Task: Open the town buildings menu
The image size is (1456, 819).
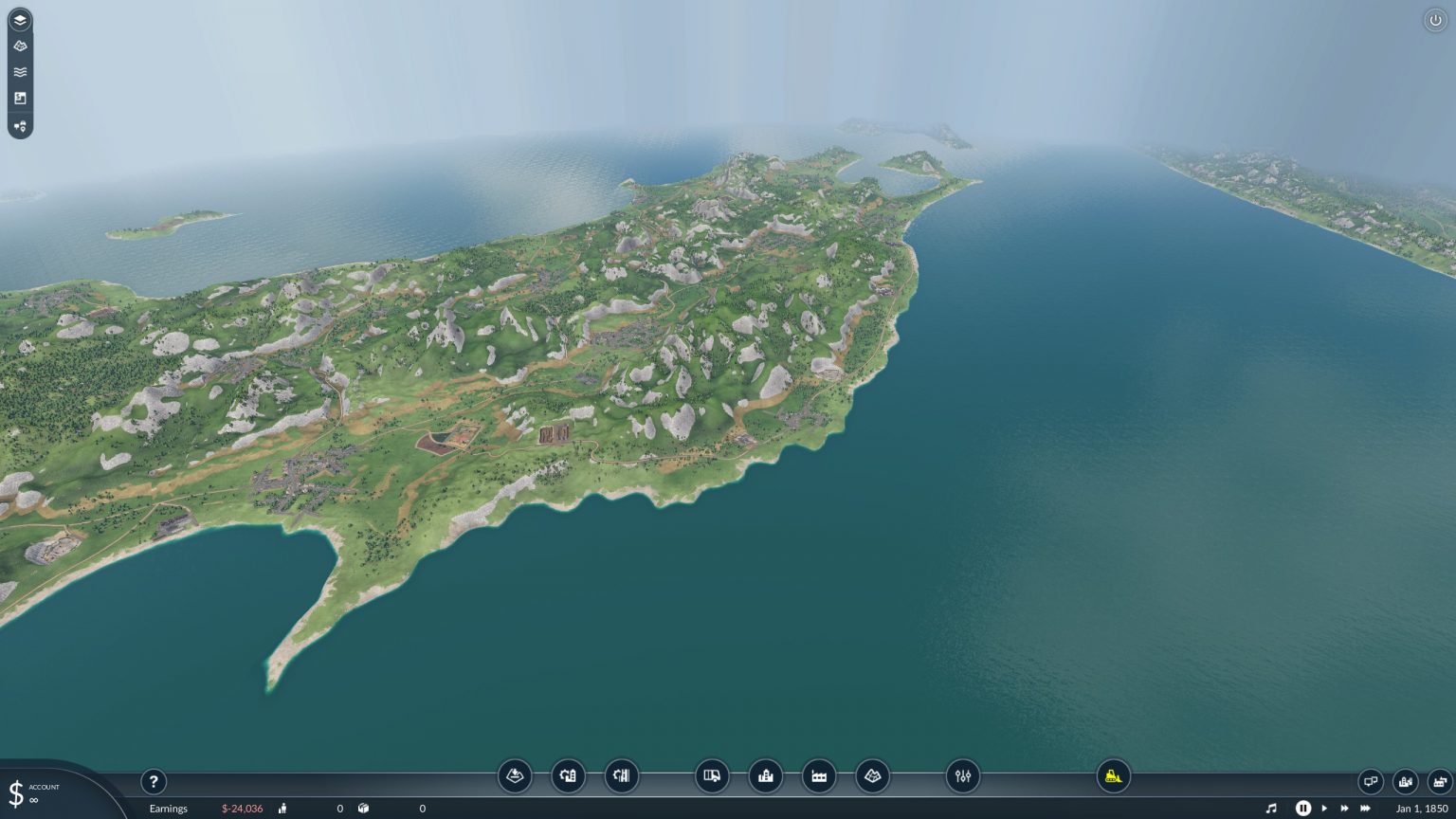Action: click(x=765, y=775)
